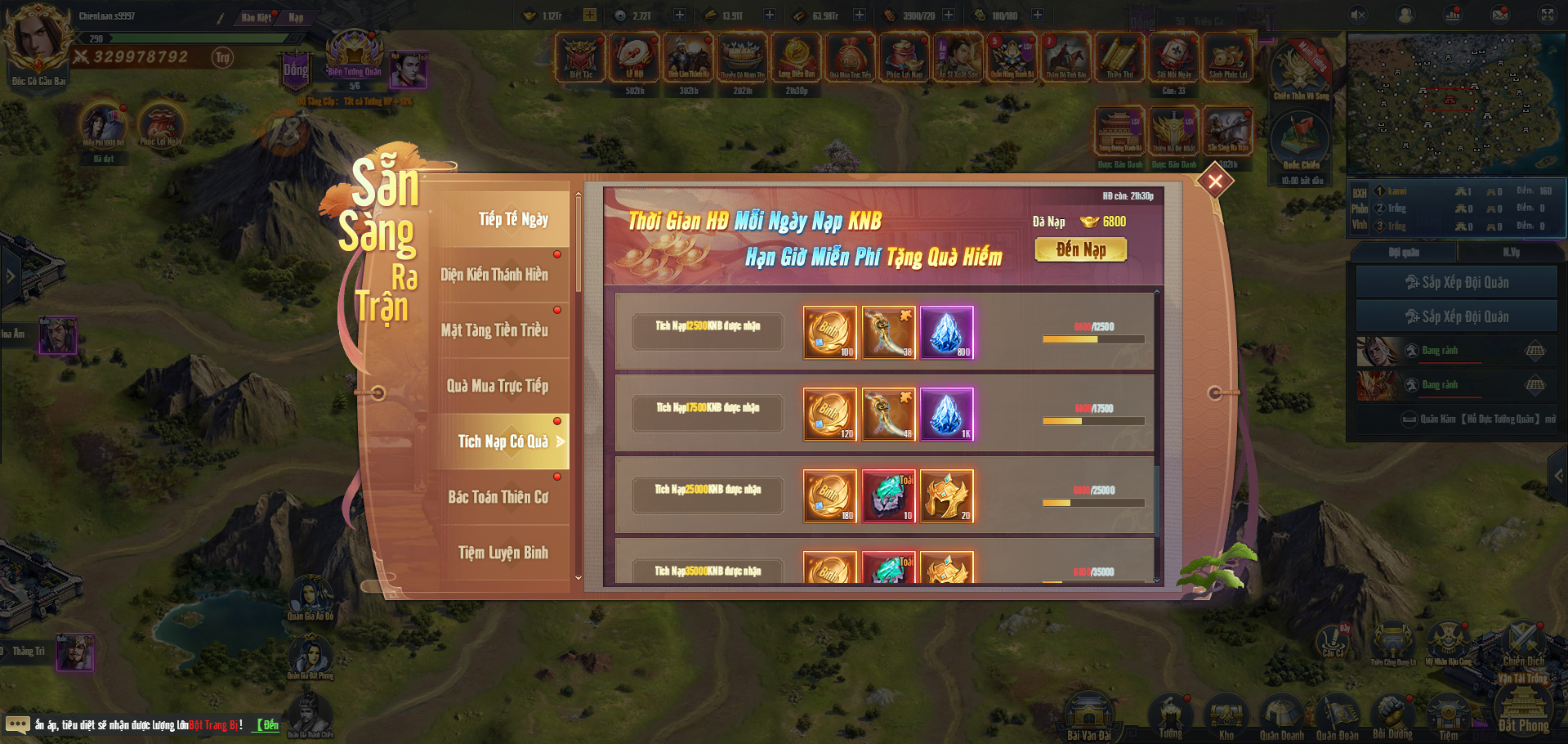This screenshot has width=1568, height=744.
Task: Open the Kho storage chest icon
Action: 1226,717
